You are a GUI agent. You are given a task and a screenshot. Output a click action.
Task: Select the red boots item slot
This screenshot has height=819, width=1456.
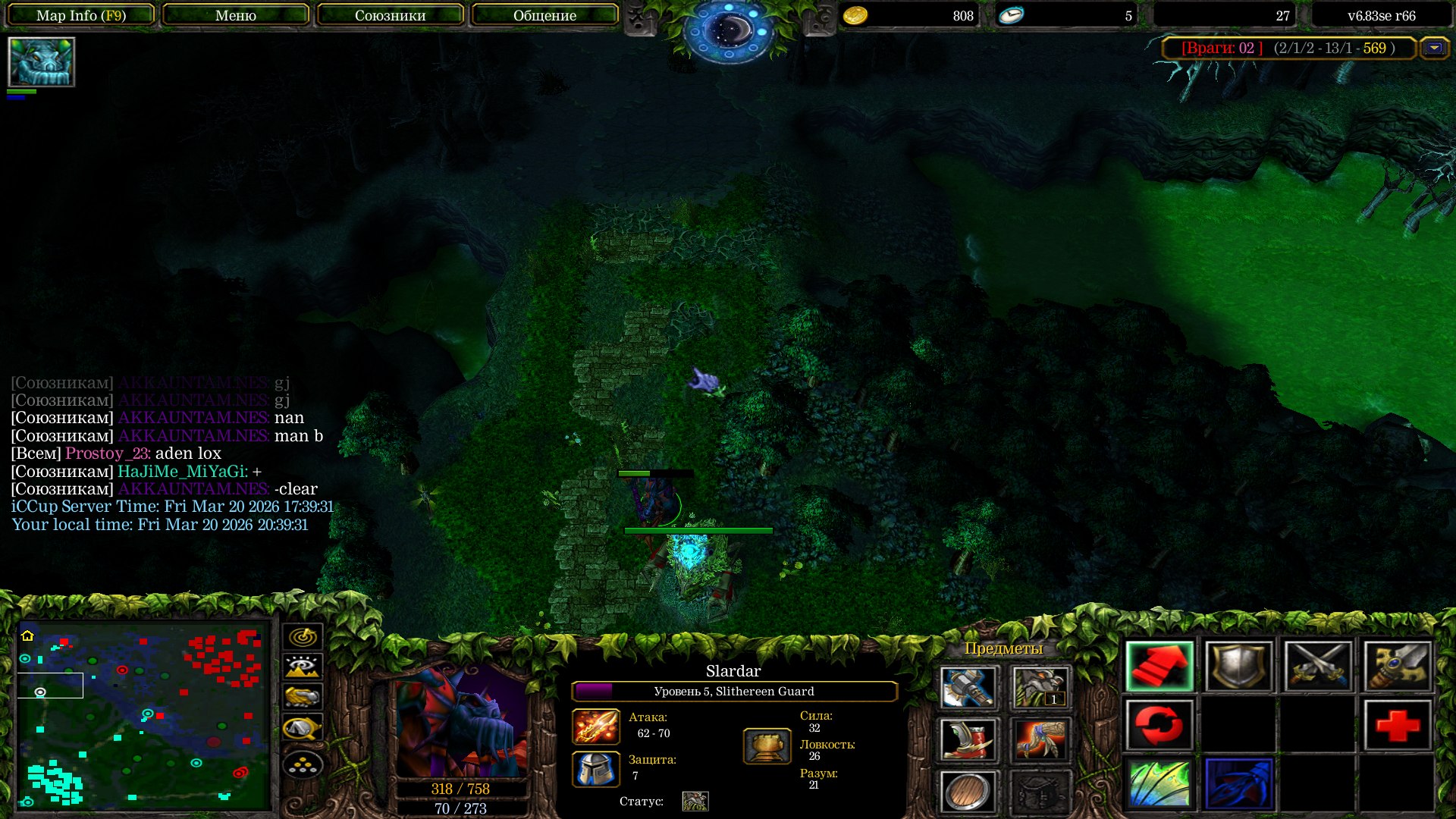point(968,739)
